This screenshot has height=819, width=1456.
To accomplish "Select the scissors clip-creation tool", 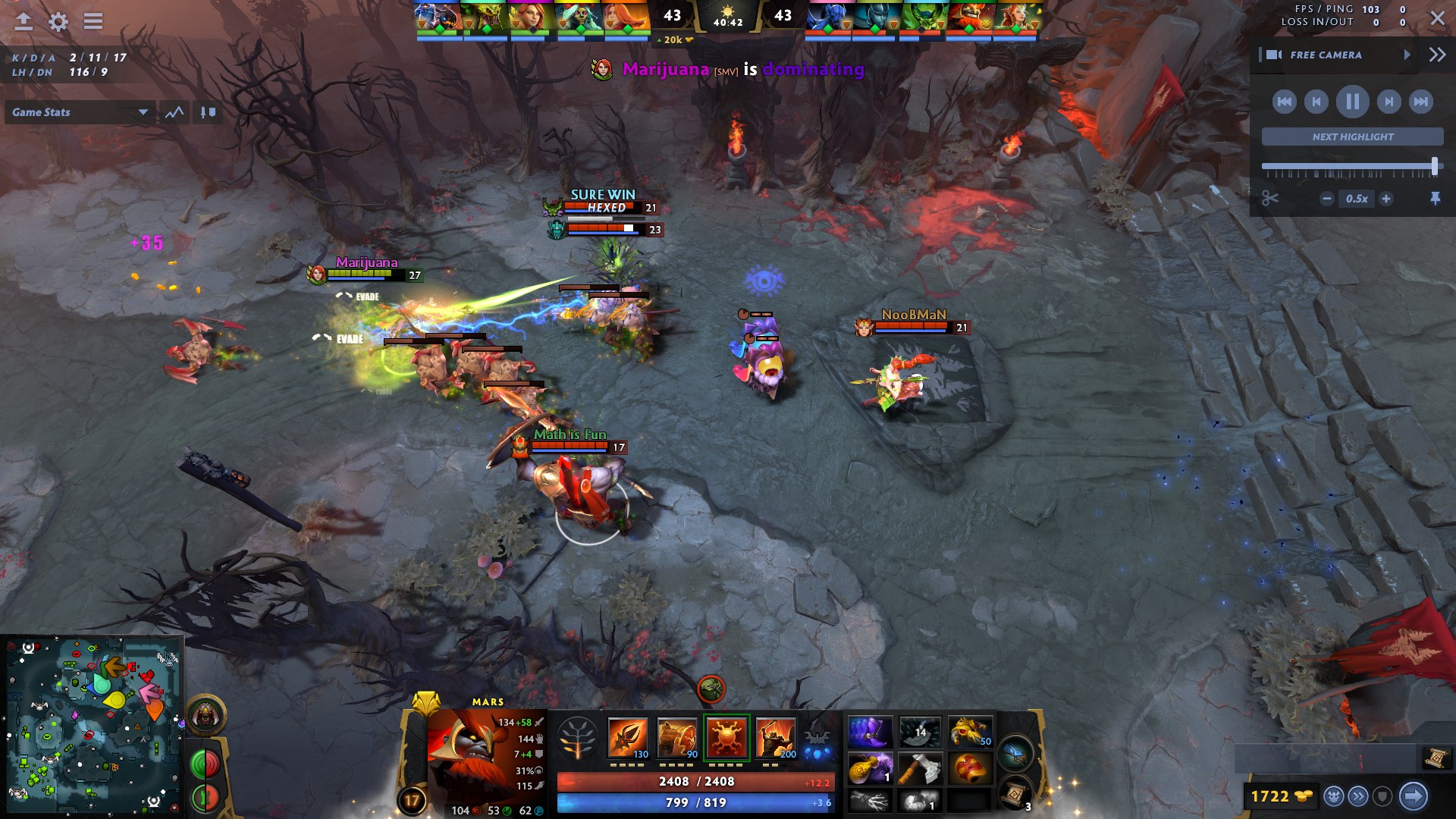I will [x=1269, y=199].
